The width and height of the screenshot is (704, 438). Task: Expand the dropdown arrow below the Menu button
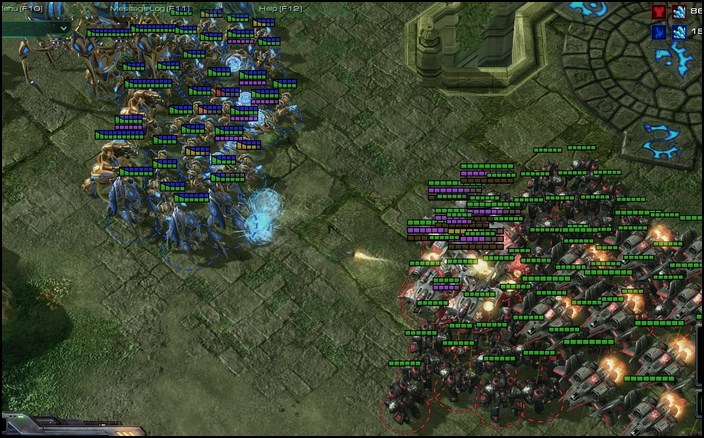(x=65, y=28)
